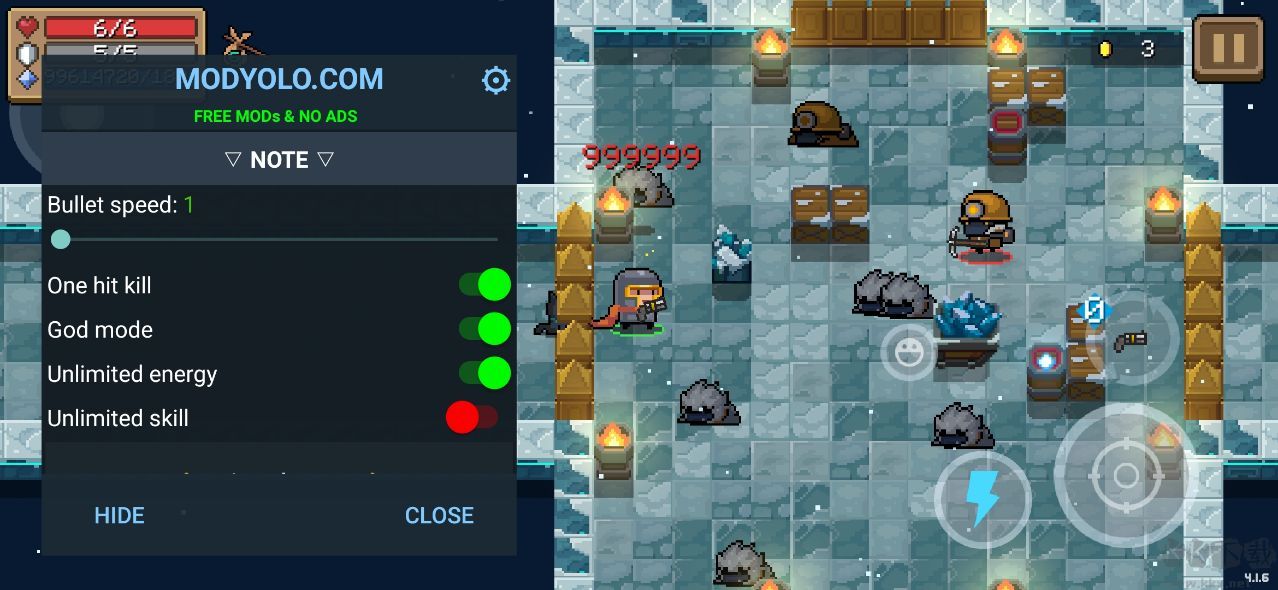Disable the God mode toggle
The width and height of the screenshot is (1278, 590).
point(485,329)
